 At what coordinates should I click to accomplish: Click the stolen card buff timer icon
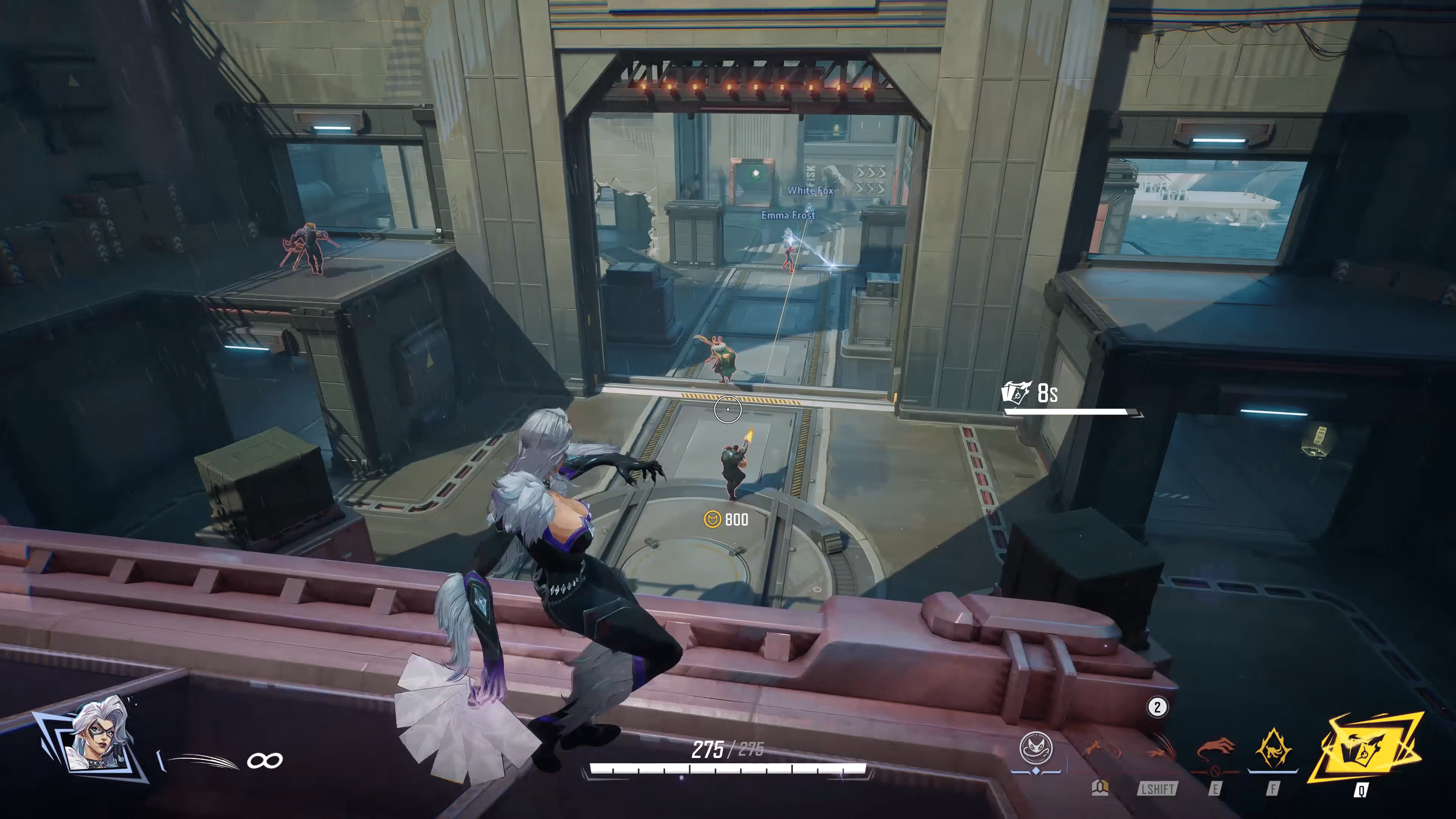(x=1016, y=393)
